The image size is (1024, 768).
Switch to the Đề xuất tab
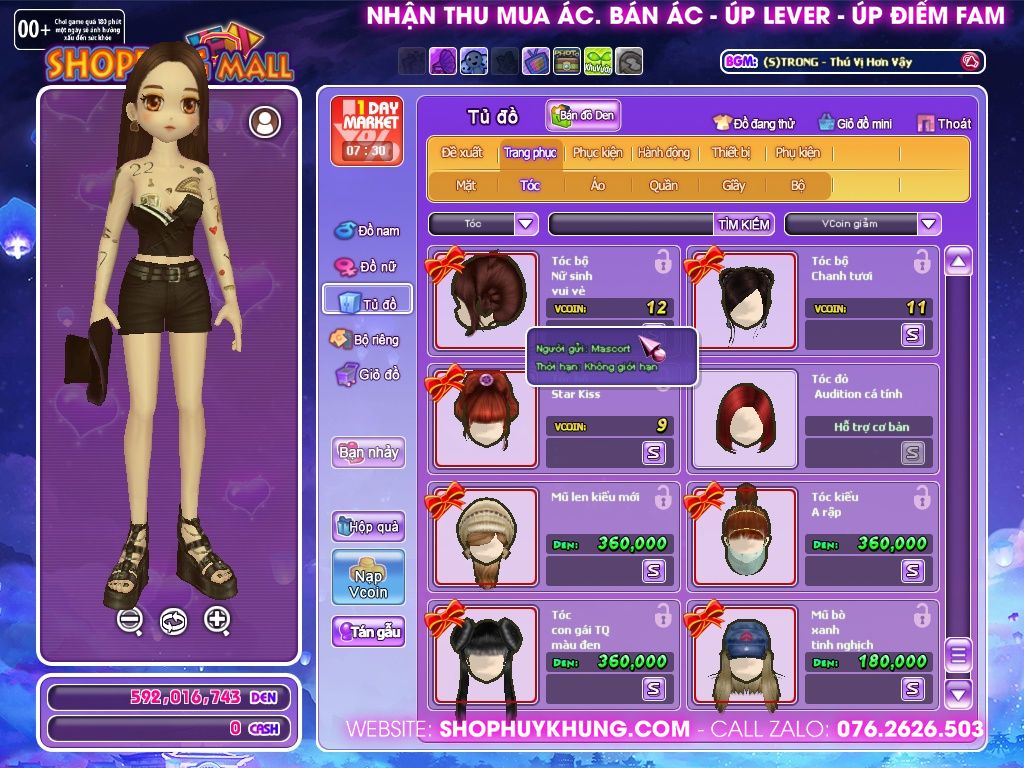point(462,153)
